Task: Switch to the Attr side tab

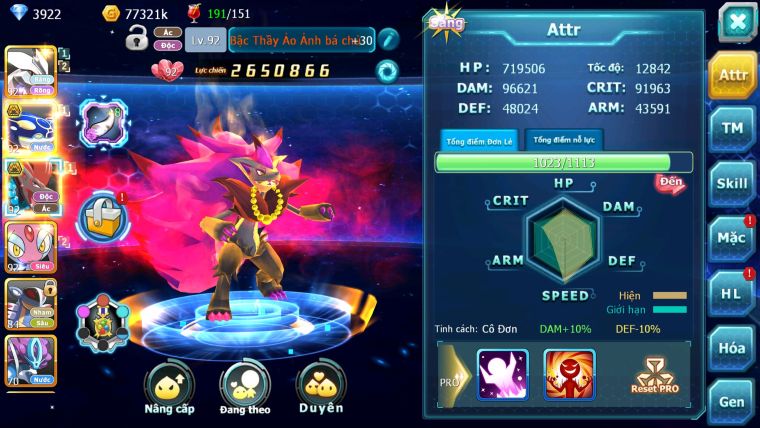Action: tap(732, 75)
